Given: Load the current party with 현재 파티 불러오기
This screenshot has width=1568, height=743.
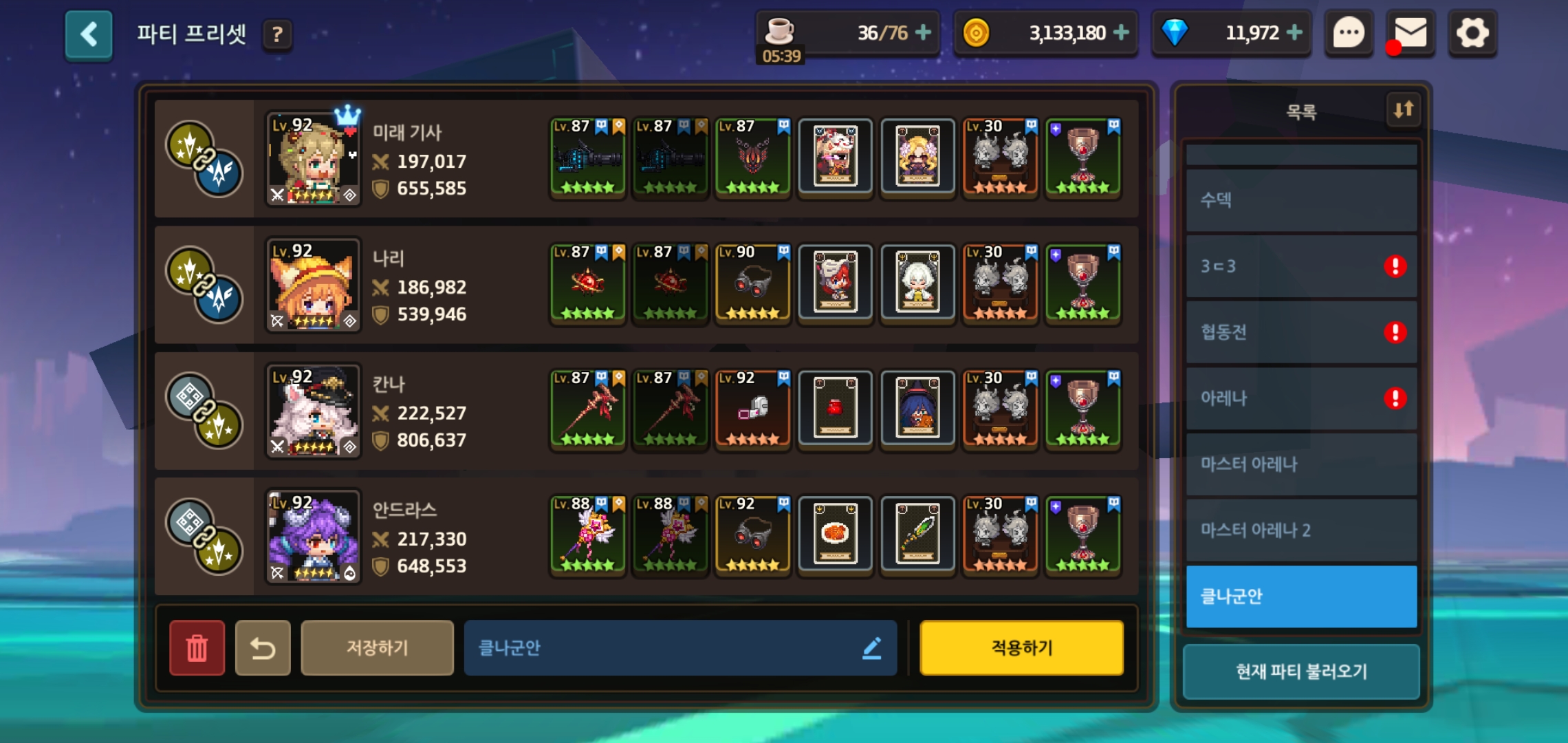Looking at the screenshot, I should click(1301, 671).
